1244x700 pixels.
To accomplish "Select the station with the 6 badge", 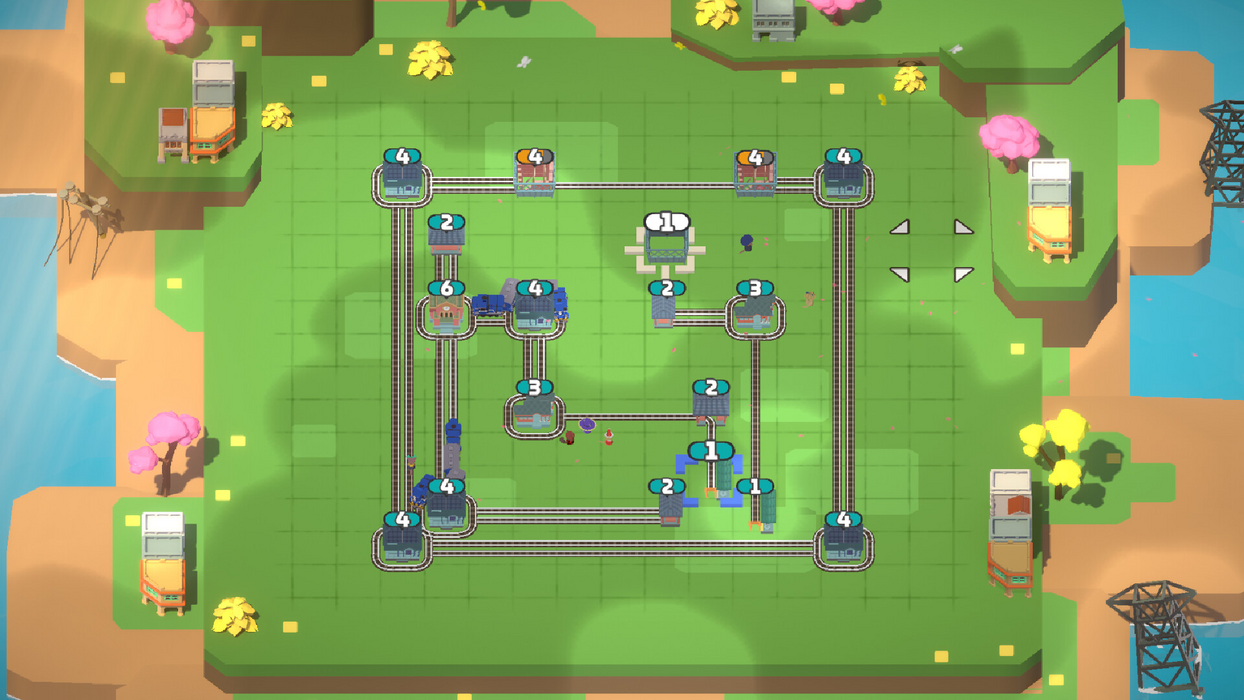I will point(446,313).
